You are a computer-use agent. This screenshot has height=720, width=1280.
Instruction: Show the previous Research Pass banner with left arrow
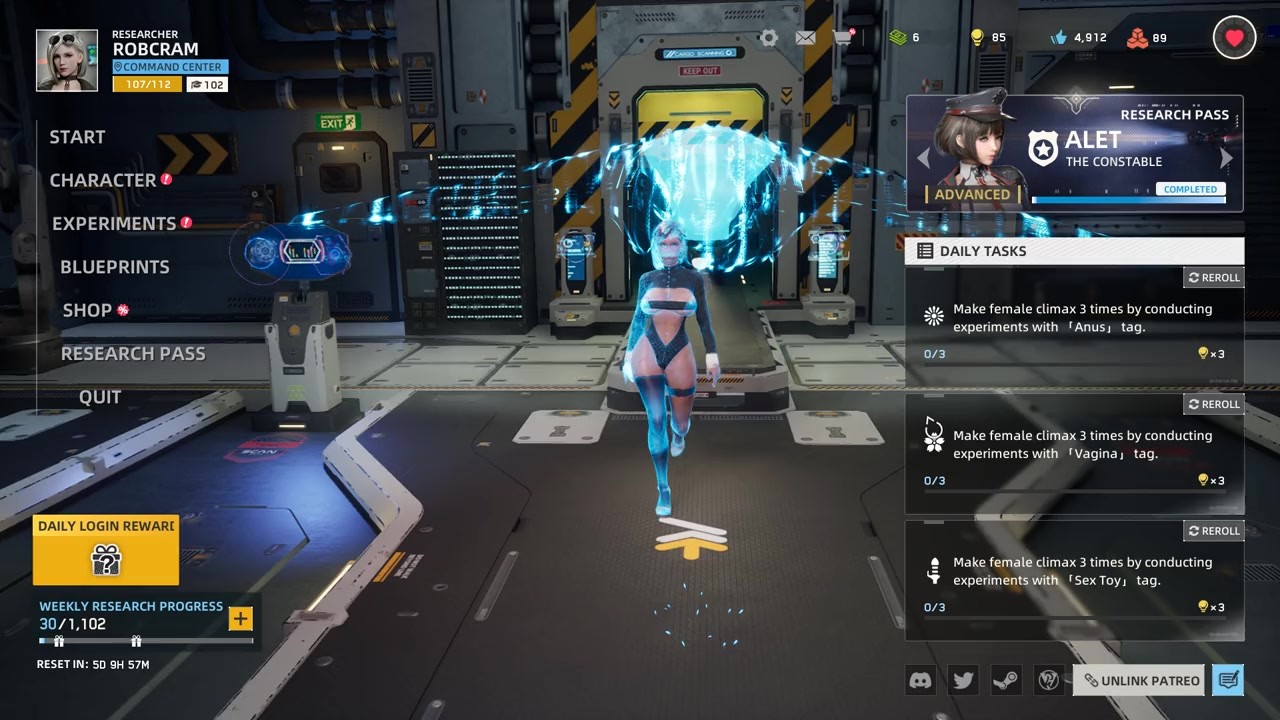923,158
